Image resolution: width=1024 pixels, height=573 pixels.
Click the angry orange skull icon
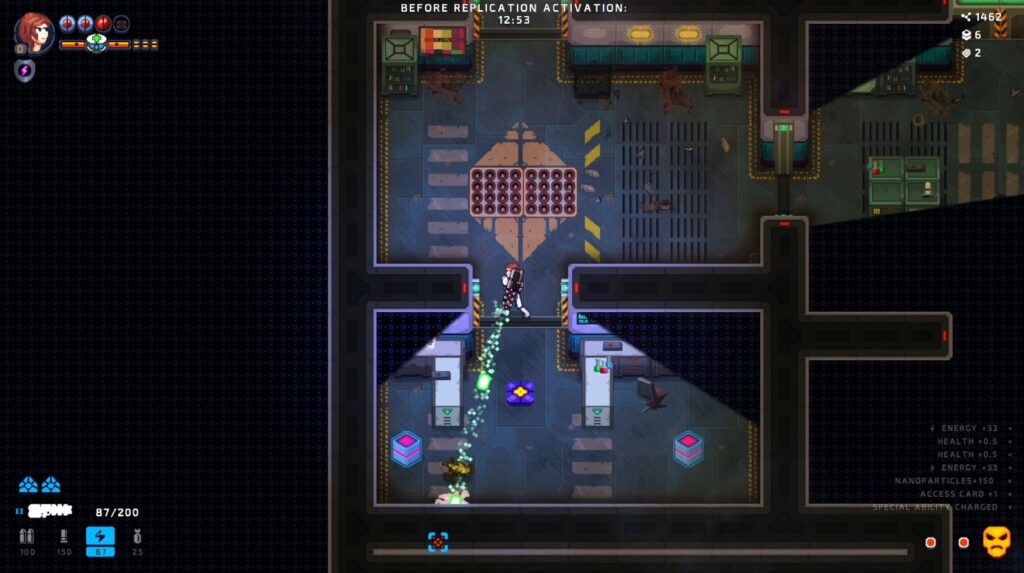coord(996,541)
